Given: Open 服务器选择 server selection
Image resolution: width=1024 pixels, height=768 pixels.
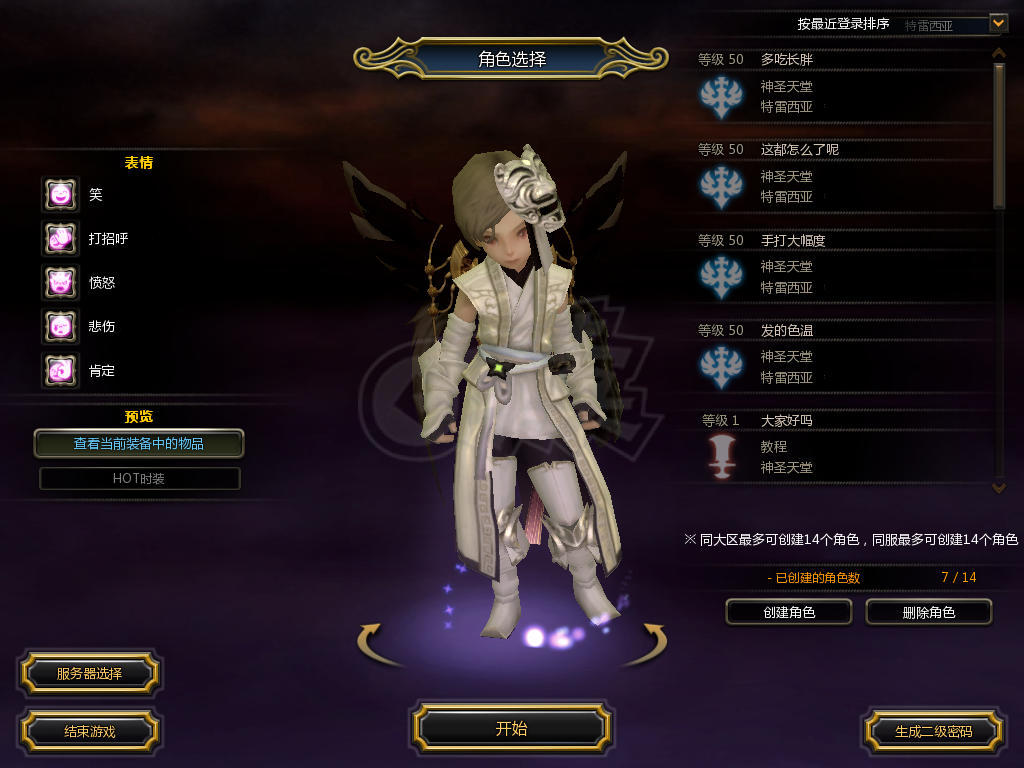Looking at the screenshot, I should coord(89,673).
